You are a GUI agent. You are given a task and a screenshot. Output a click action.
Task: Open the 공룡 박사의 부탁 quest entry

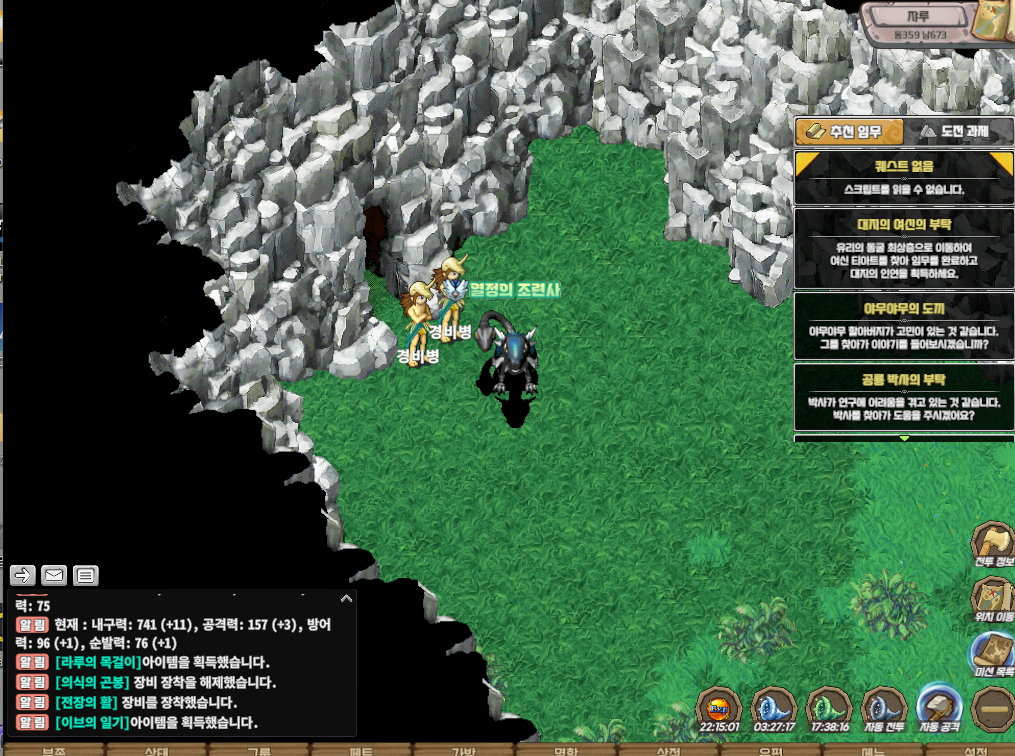(902, 396)
